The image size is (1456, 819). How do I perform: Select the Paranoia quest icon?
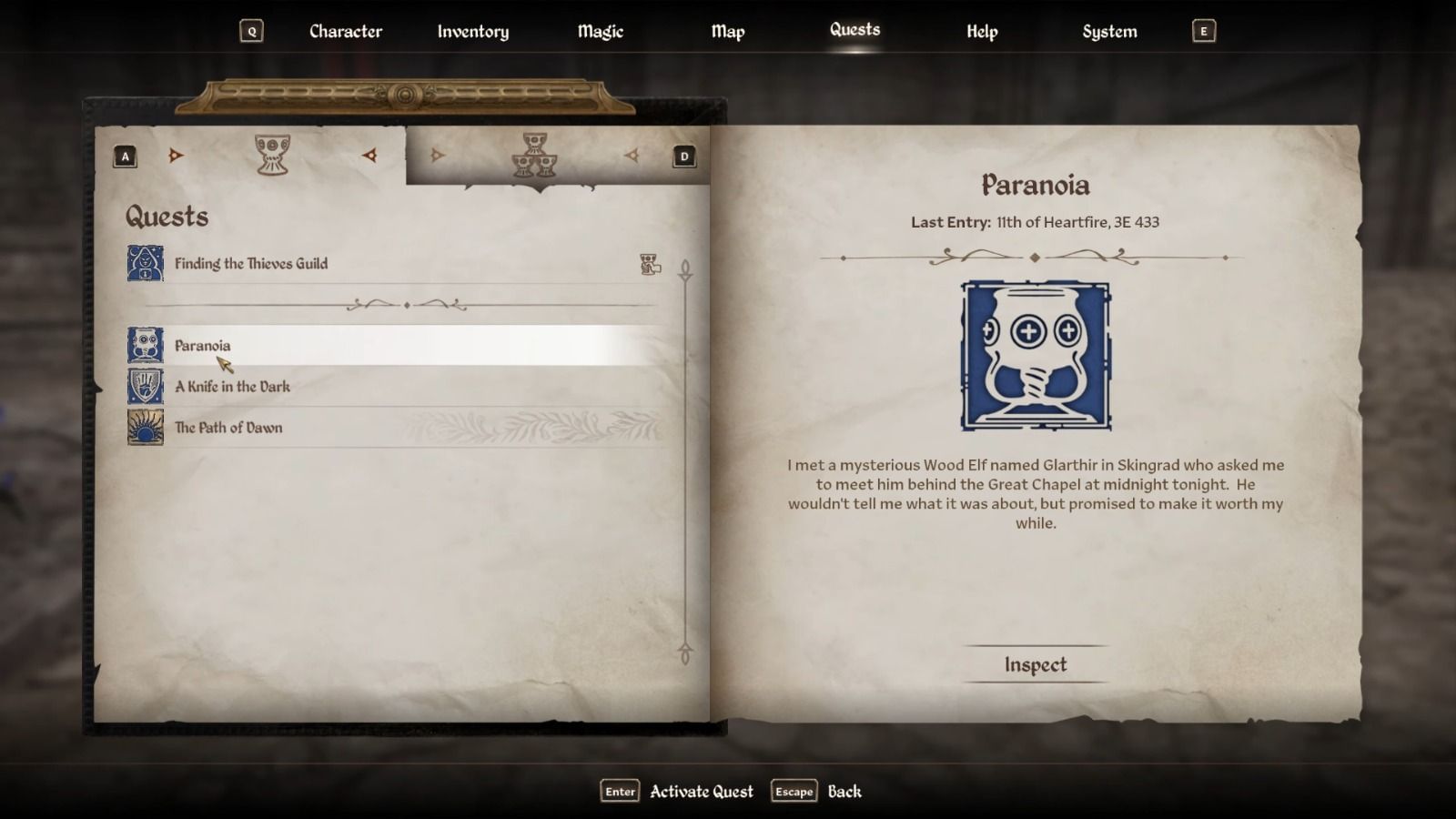tap(144, 346)
